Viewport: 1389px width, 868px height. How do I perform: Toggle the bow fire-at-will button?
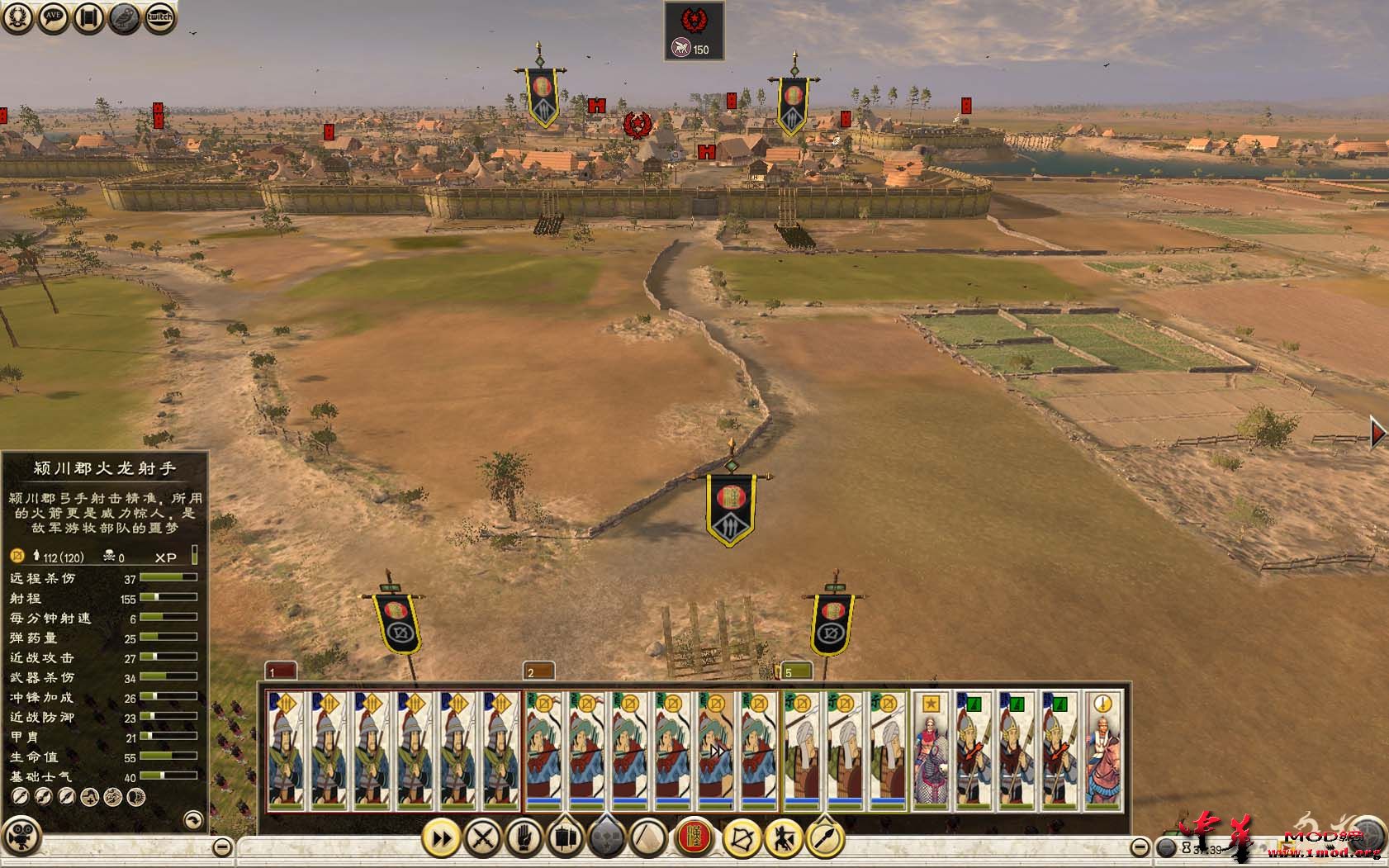click(x=741, y=839)
